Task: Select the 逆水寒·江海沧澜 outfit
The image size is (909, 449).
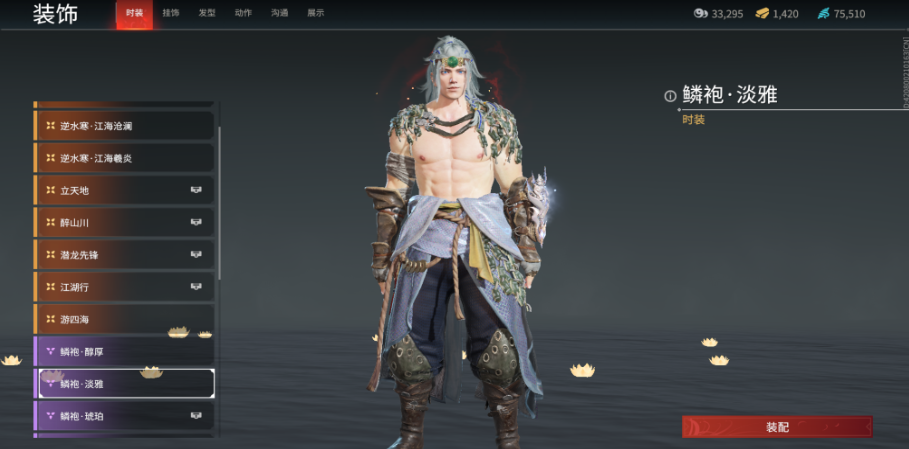Action: point(124,126)
